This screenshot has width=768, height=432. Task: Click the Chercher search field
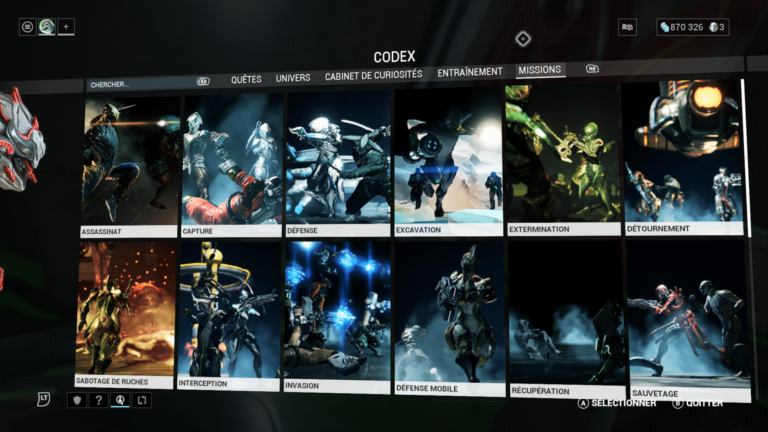pos(140,84)
